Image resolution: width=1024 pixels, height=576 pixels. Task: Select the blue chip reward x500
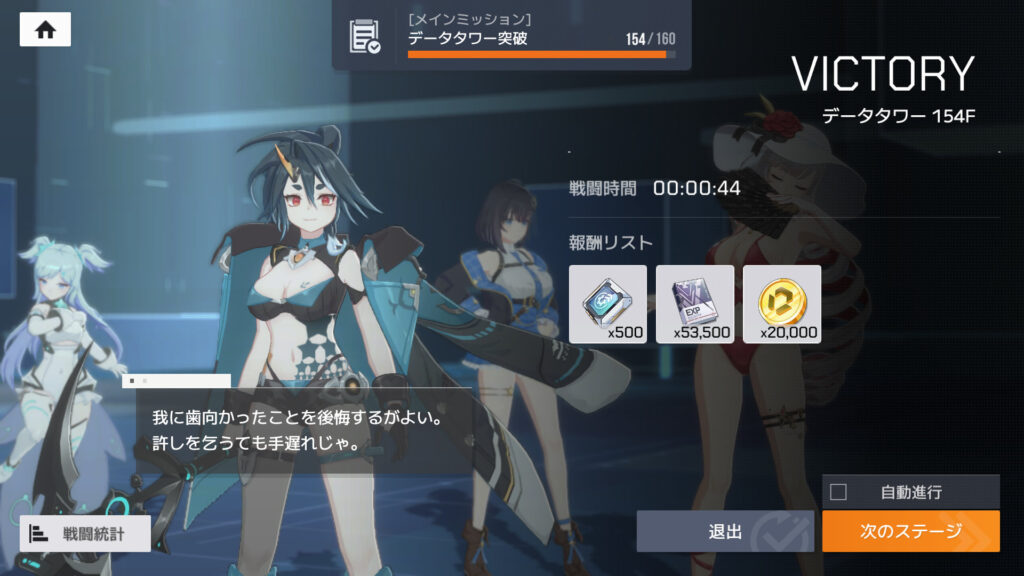[608, 304]
